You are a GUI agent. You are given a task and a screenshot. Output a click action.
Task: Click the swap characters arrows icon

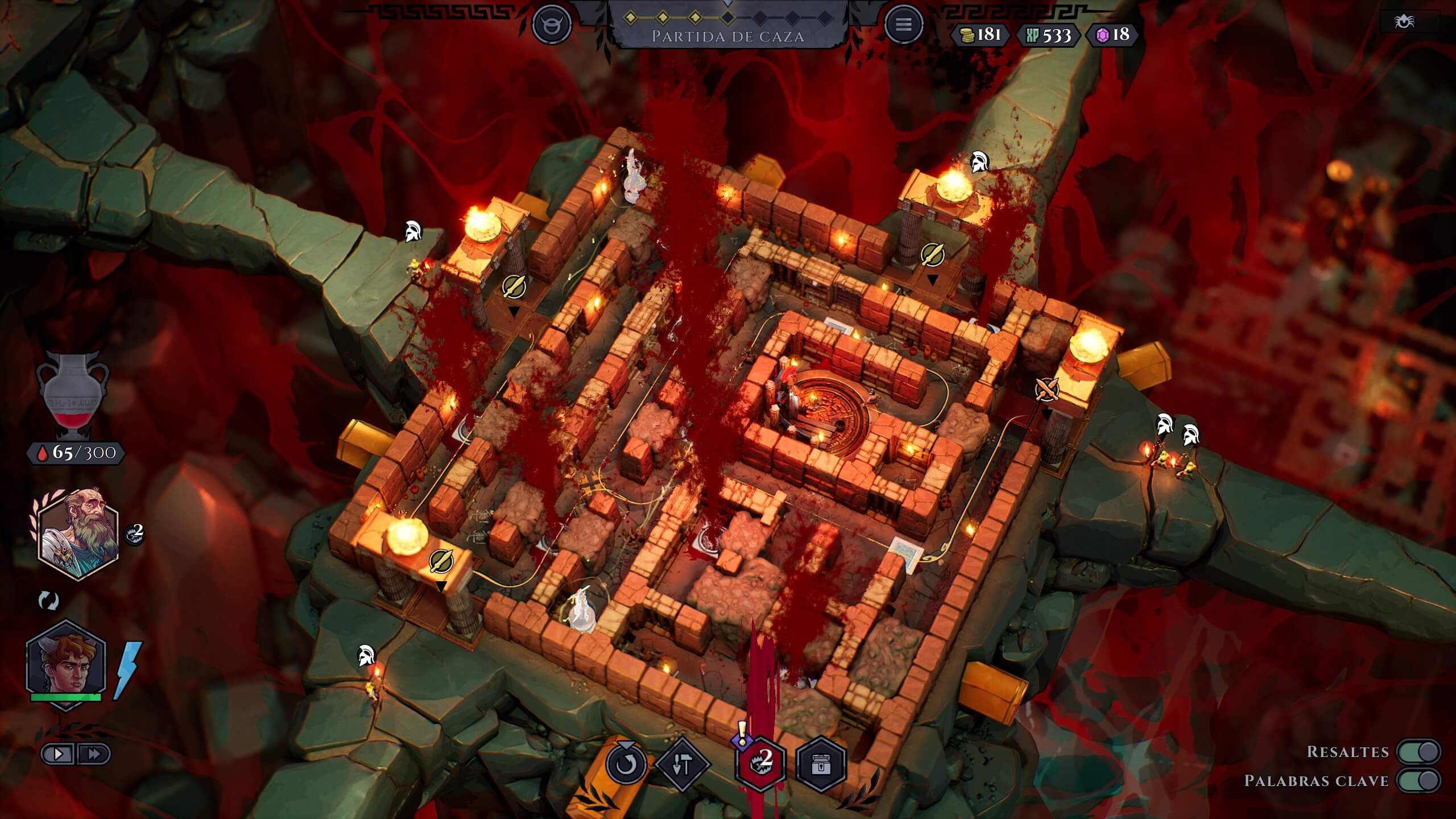pos(48,601)
